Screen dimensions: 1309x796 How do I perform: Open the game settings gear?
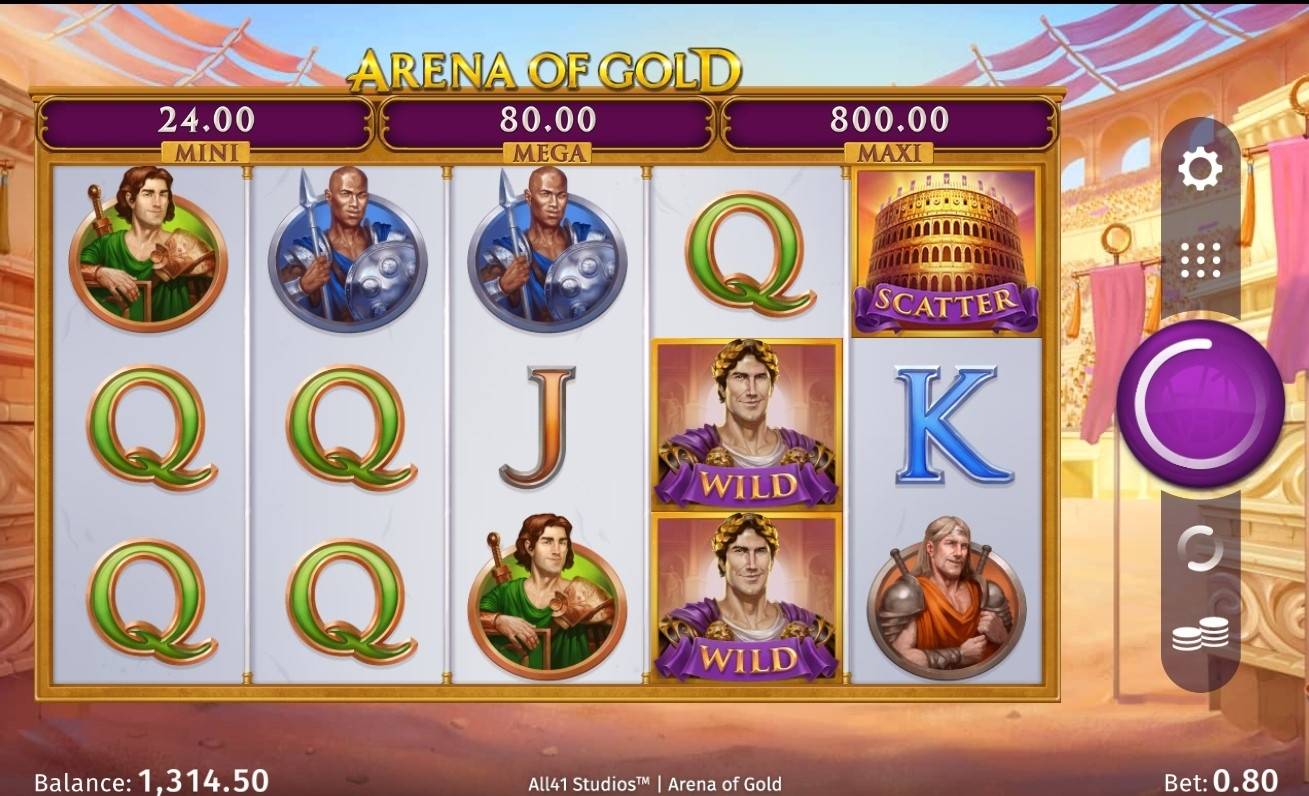[1201, 168]
